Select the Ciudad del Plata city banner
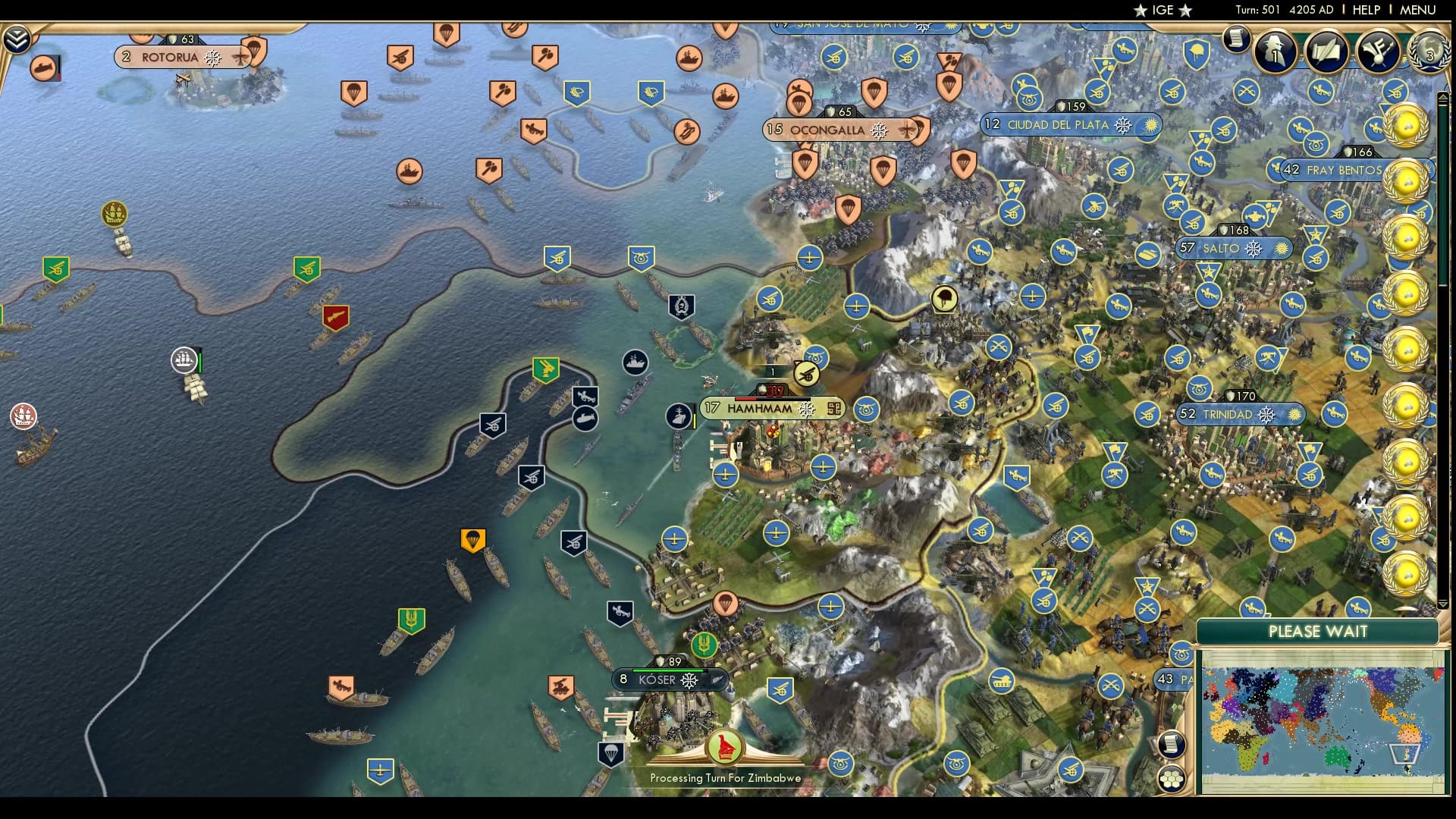 tap(1058, 124)
